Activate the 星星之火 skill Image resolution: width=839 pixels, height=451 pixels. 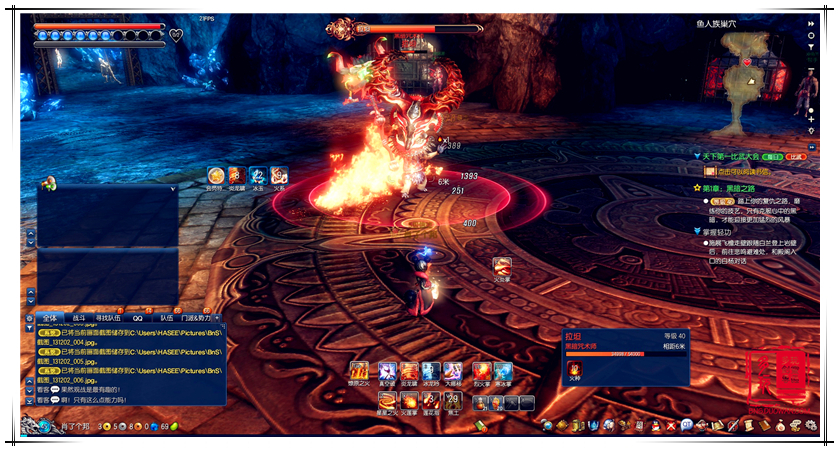coord(385,402)
